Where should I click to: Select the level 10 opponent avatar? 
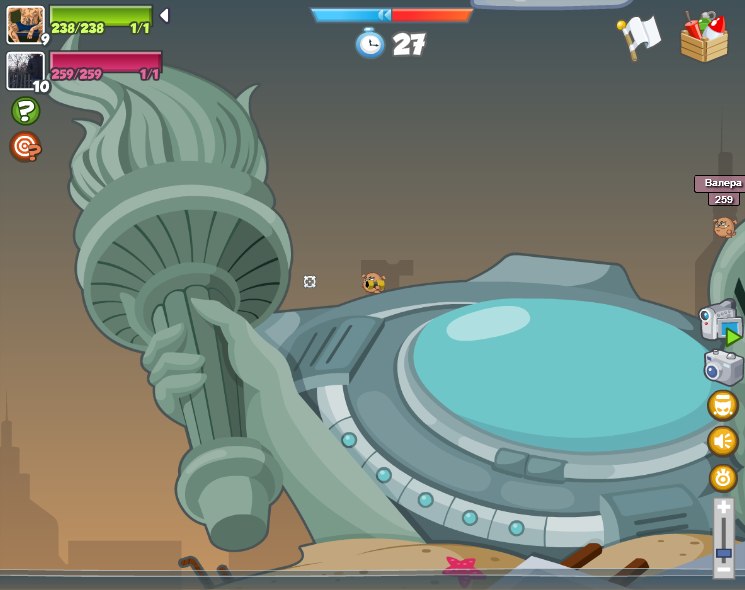tap(25, 71)
